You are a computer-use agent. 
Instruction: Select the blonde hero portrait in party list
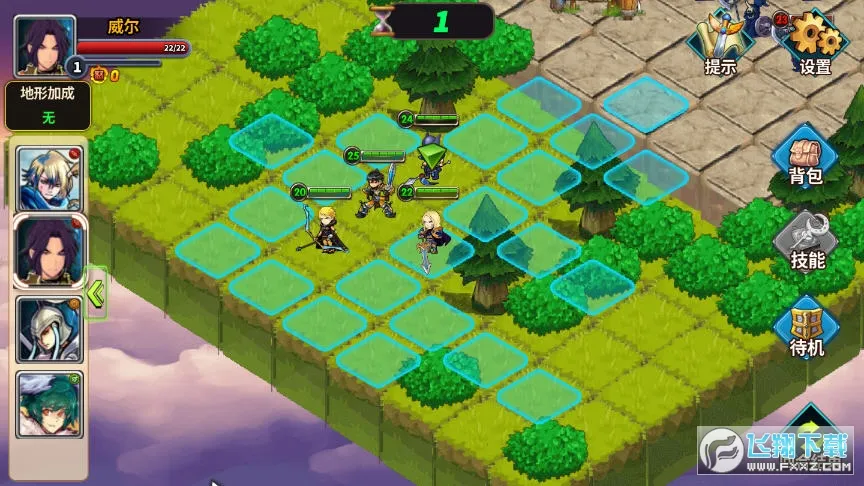[x=49, y=175]
